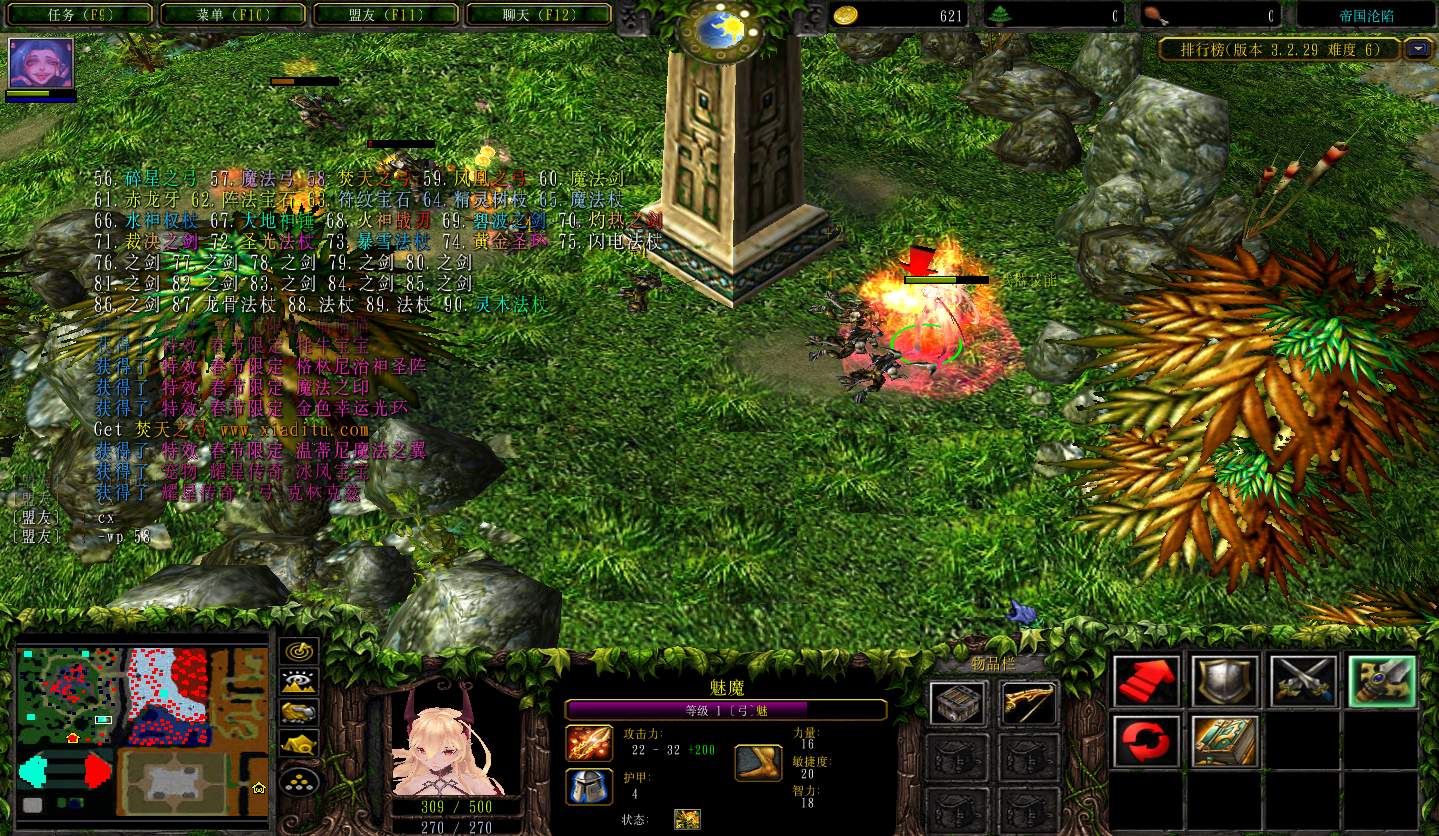Viewport: 1439px width, 836px height.
Task: Open the 盟友 (F11) allies menu
Action: click(x=385, y=15)
